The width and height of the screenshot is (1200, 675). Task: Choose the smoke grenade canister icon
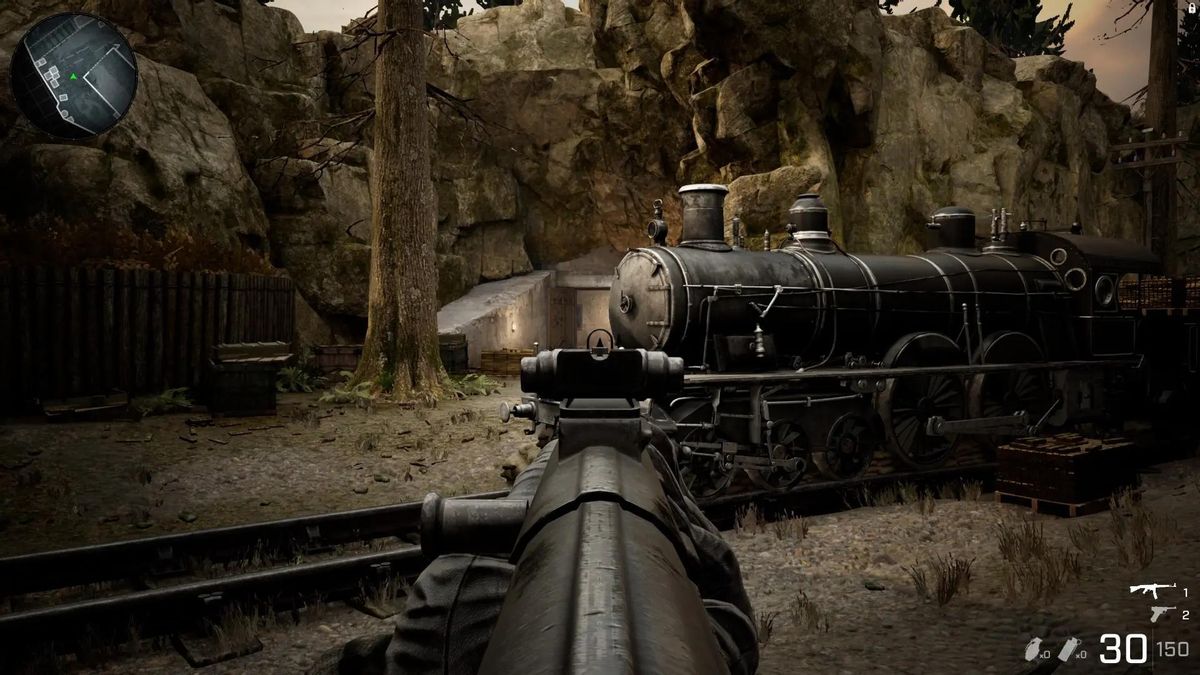pyautogui.click(x=1068, y=649)
